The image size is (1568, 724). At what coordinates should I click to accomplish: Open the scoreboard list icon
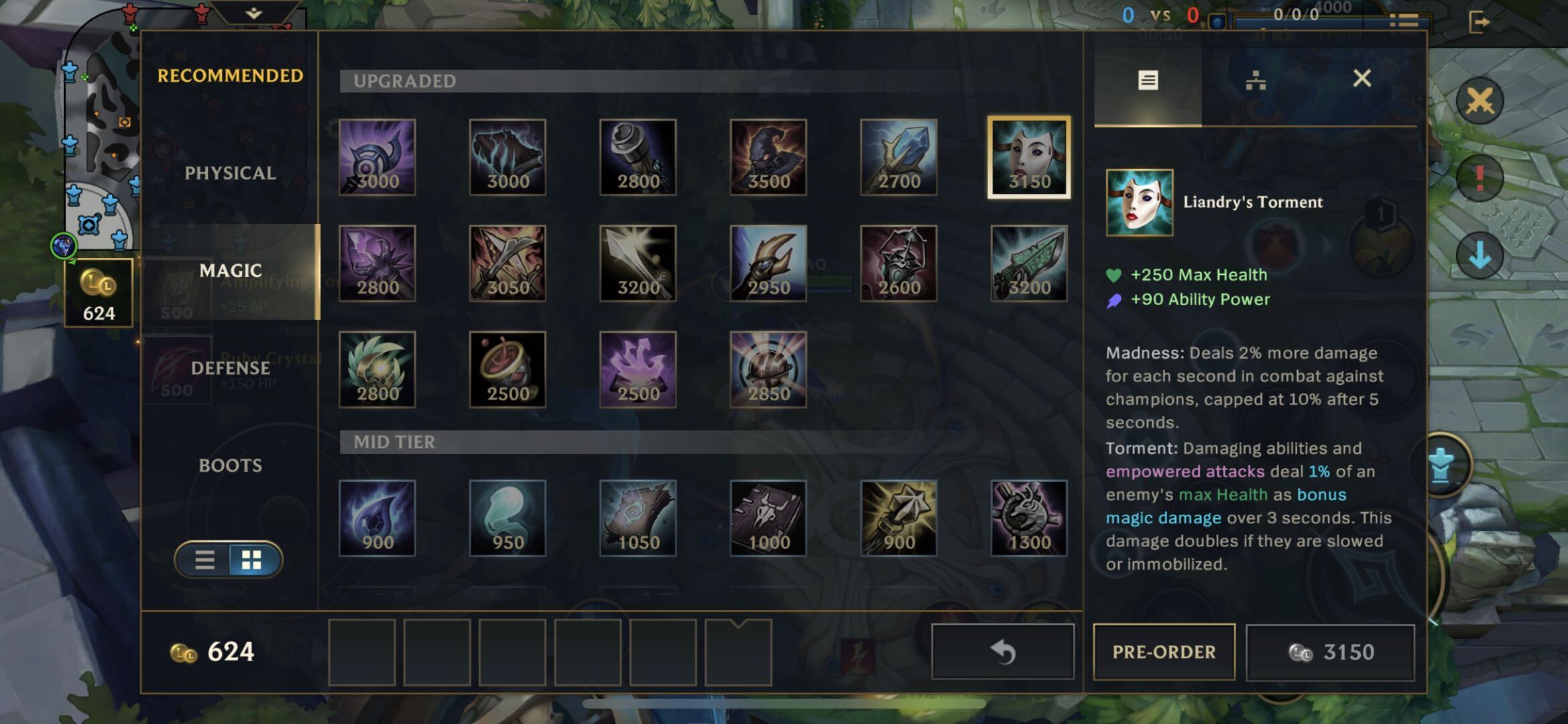pyautogui.click(x=1403, y=21)
